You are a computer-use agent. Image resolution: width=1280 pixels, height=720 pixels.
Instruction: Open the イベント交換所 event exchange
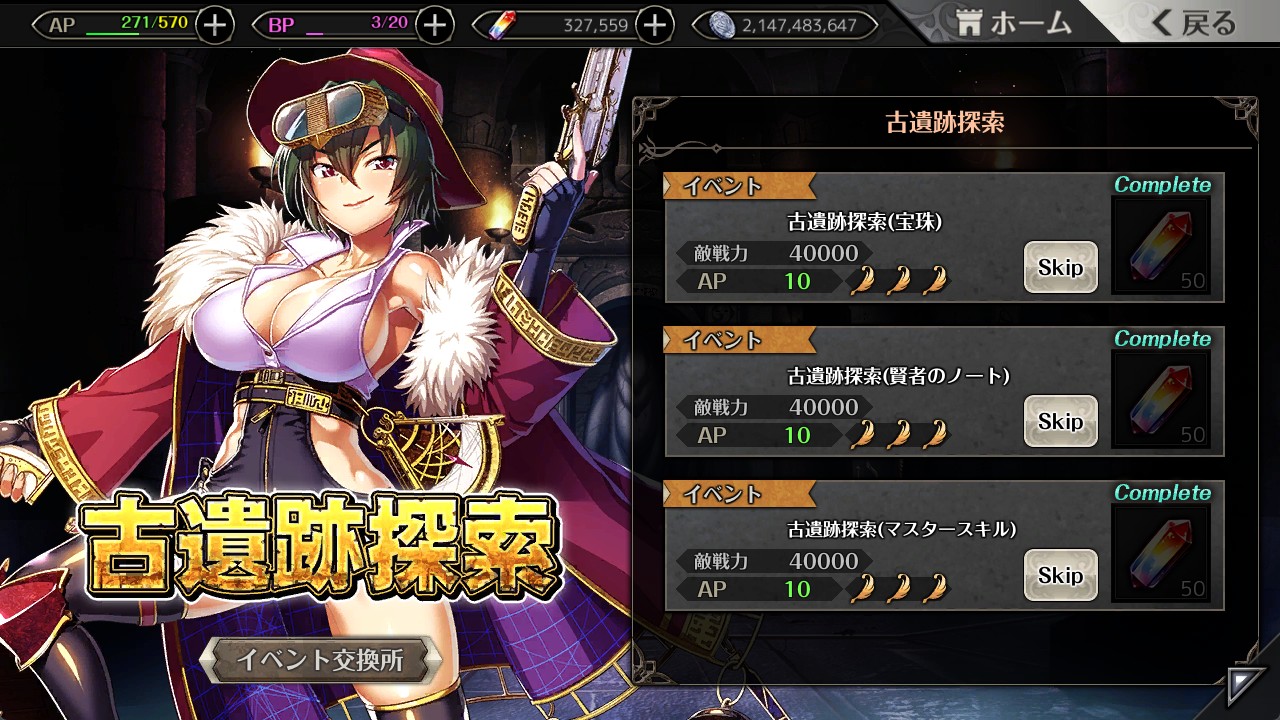pos(320,660)
